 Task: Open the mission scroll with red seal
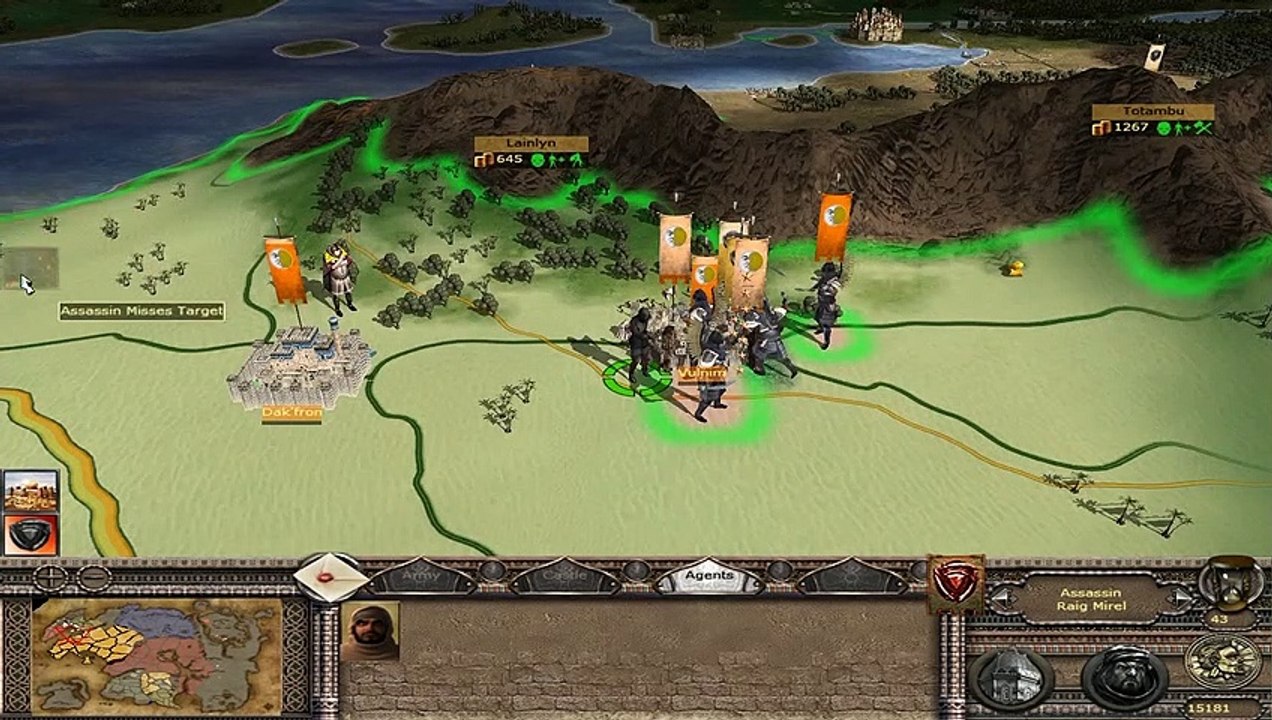331,578
